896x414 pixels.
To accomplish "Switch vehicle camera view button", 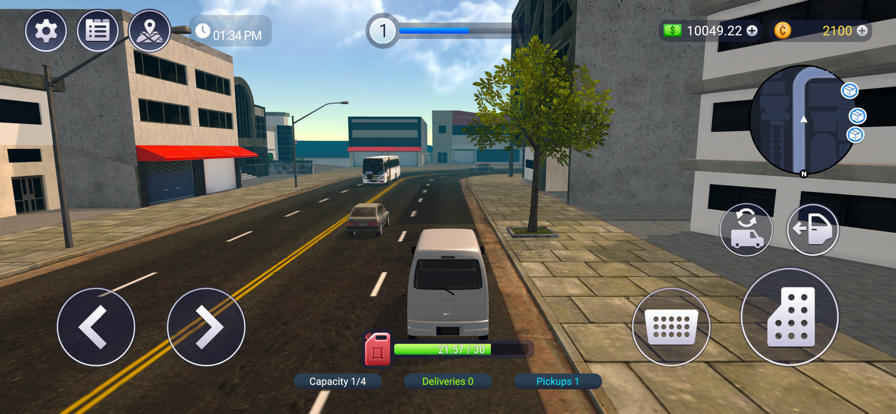I will click(746, 229).
